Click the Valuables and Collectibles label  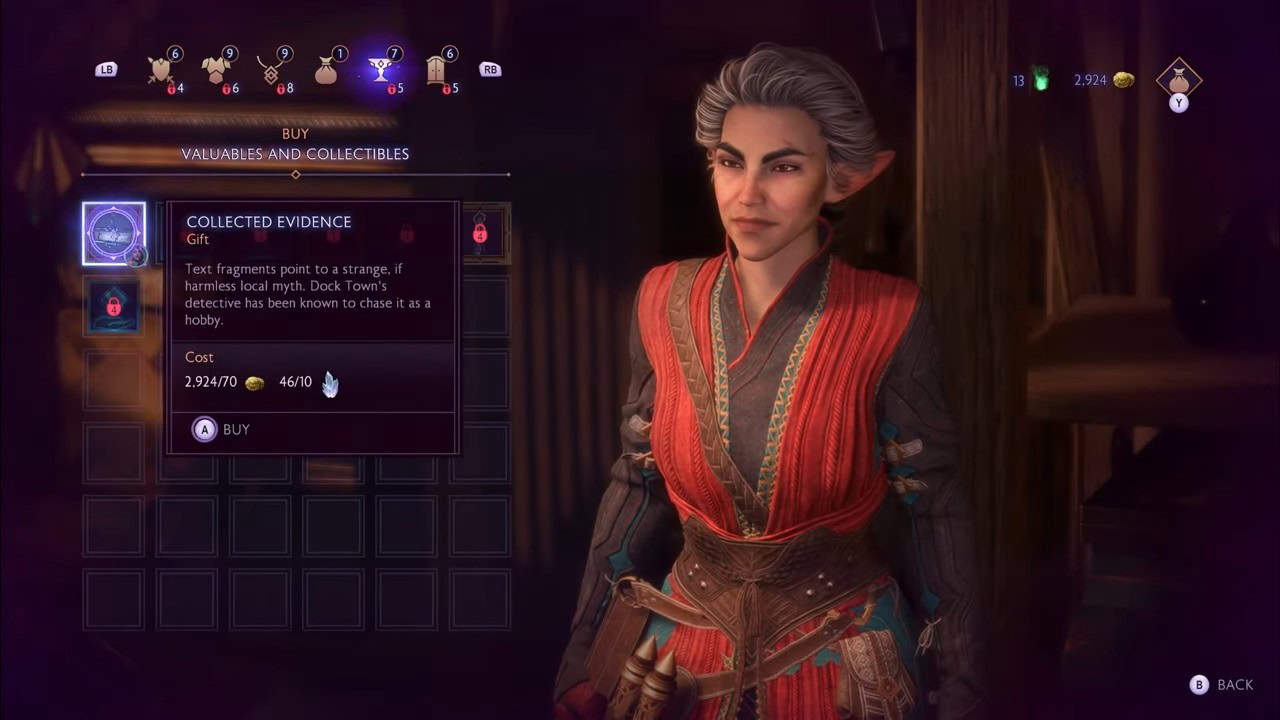click(x=295, y=154)
